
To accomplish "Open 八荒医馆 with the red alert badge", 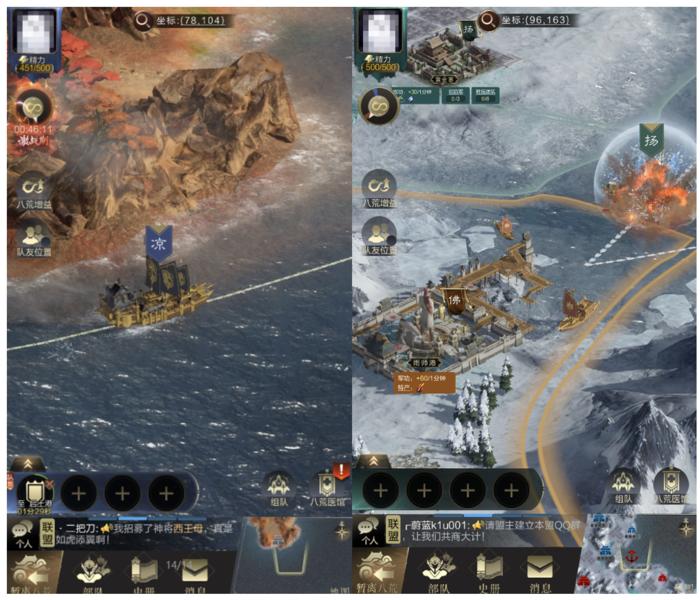I will 326,487.
